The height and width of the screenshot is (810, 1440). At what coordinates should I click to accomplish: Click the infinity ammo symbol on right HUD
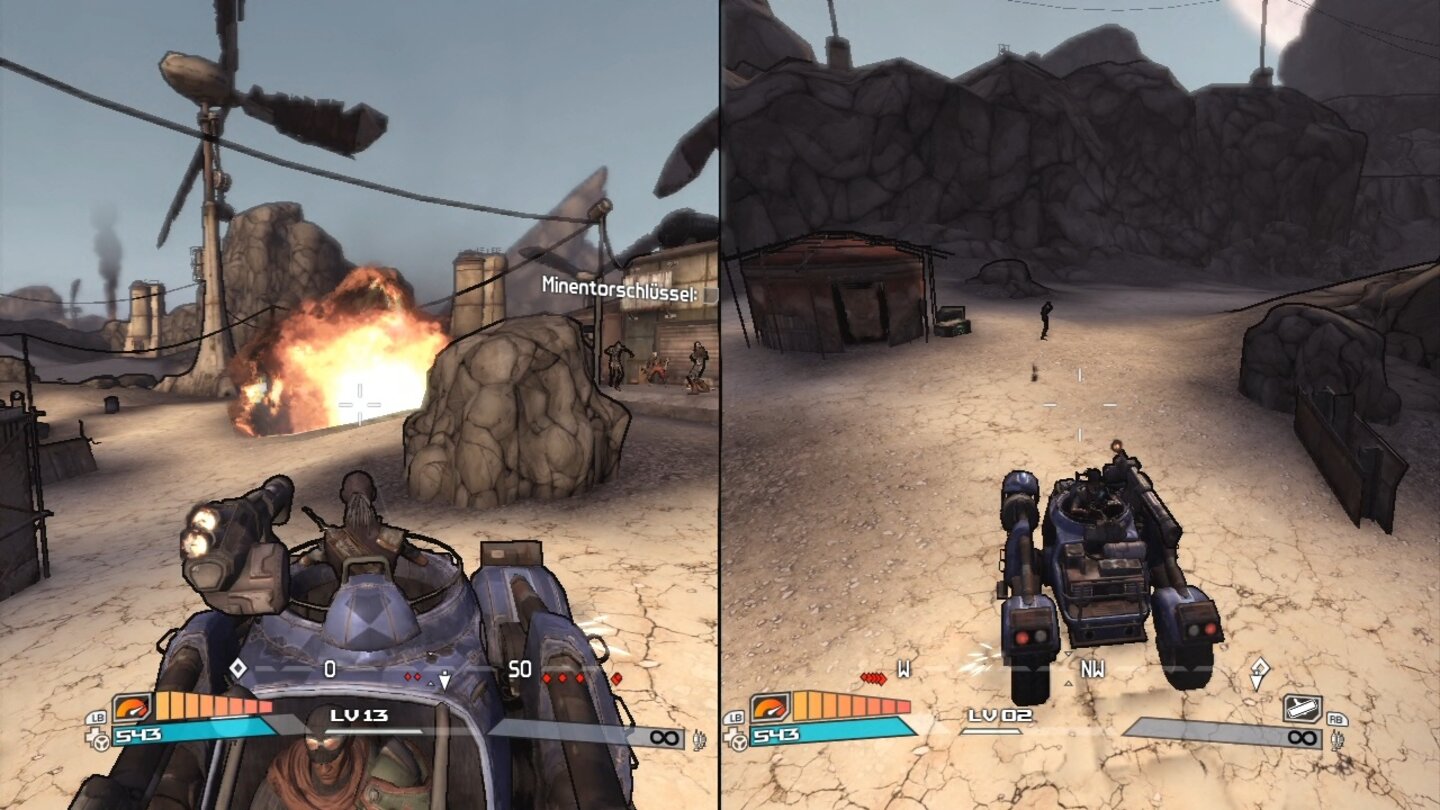click(1302, 736)
